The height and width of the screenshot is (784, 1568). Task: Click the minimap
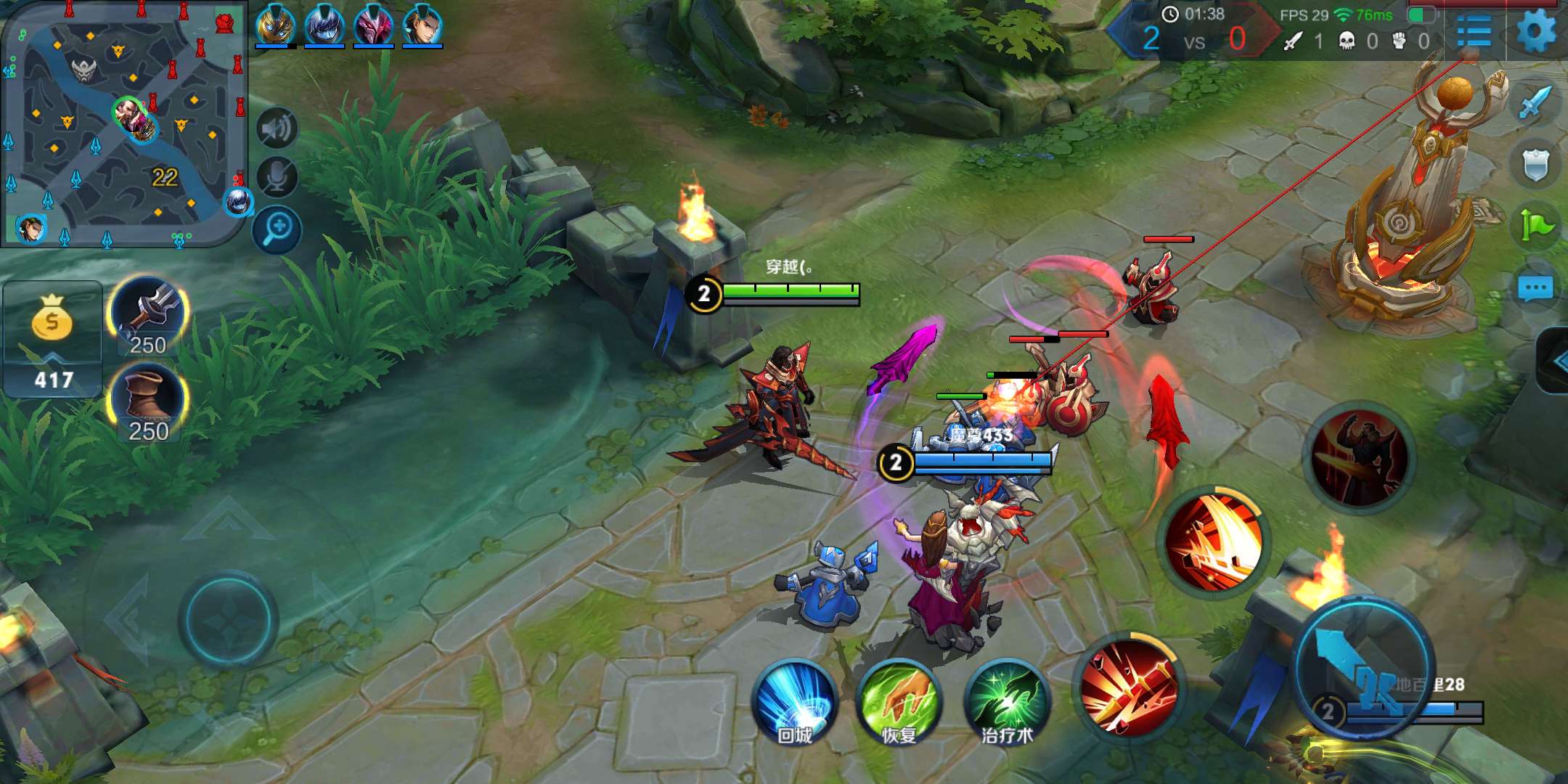[x=123, y=125]
